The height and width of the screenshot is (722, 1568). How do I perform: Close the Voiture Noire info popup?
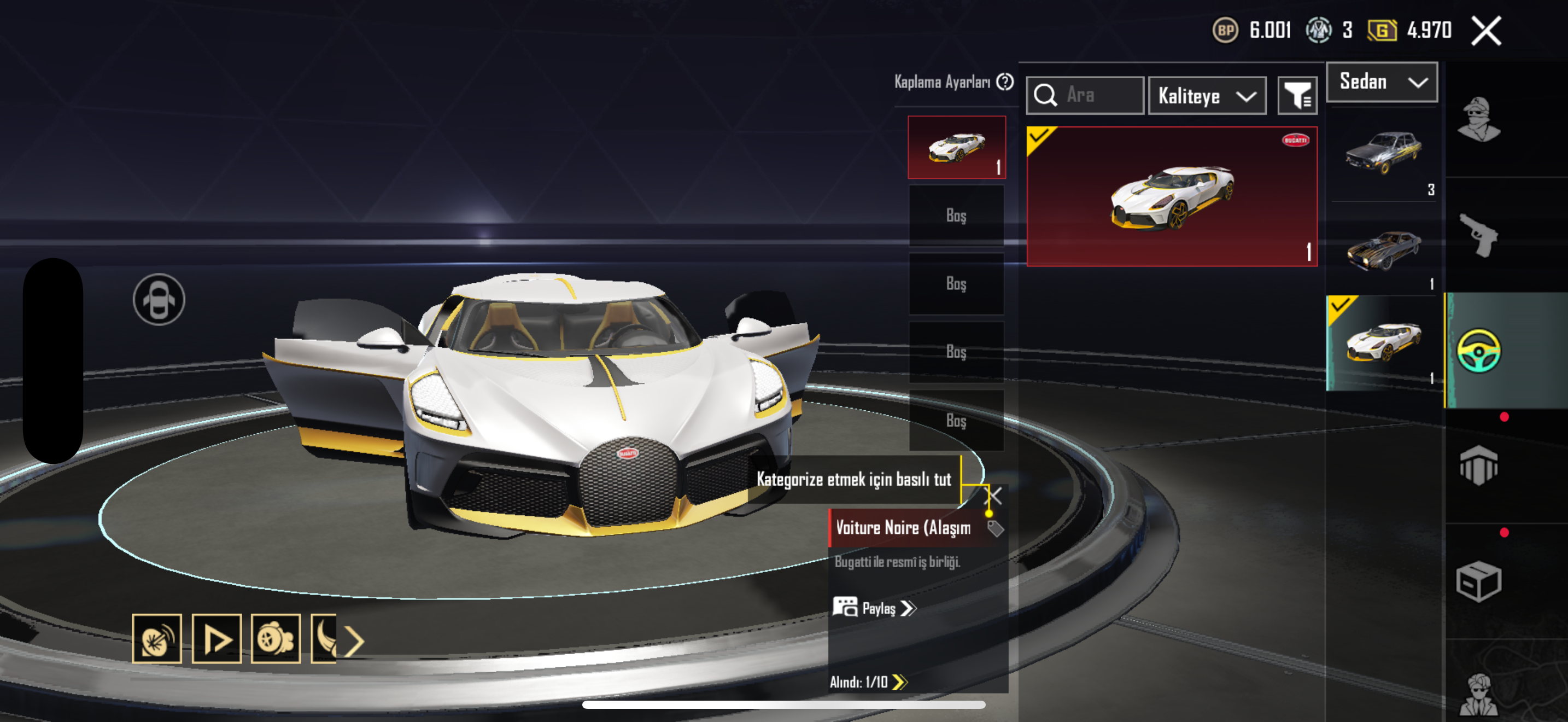(993, 496)
